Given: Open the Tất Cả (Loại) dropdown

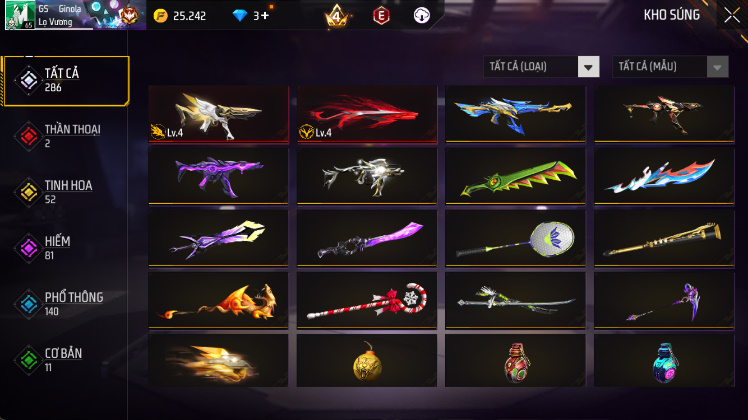Looking at the screenshot, I should click(541, 67).
